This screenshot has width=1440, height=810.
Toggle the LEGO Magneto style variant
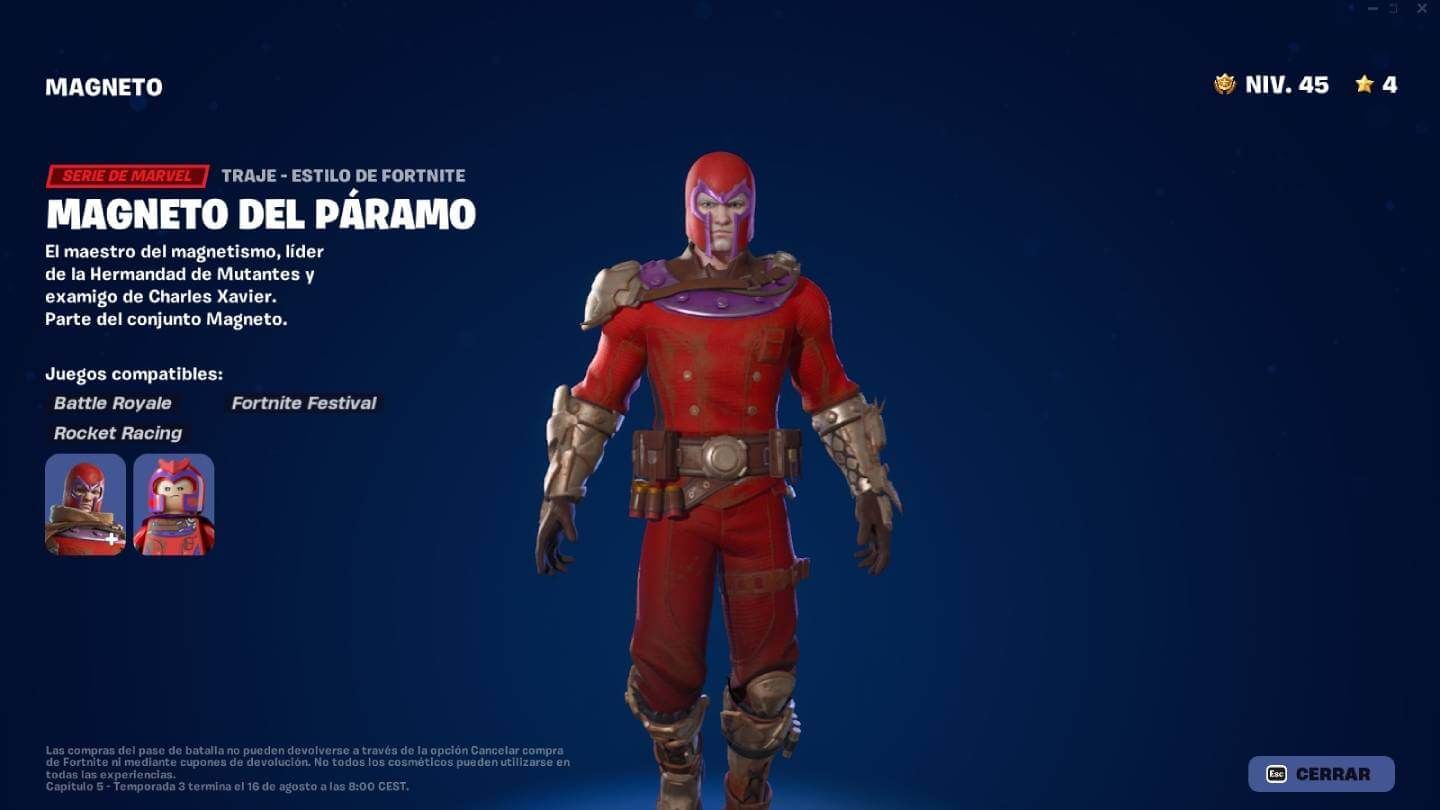[173, 504]
